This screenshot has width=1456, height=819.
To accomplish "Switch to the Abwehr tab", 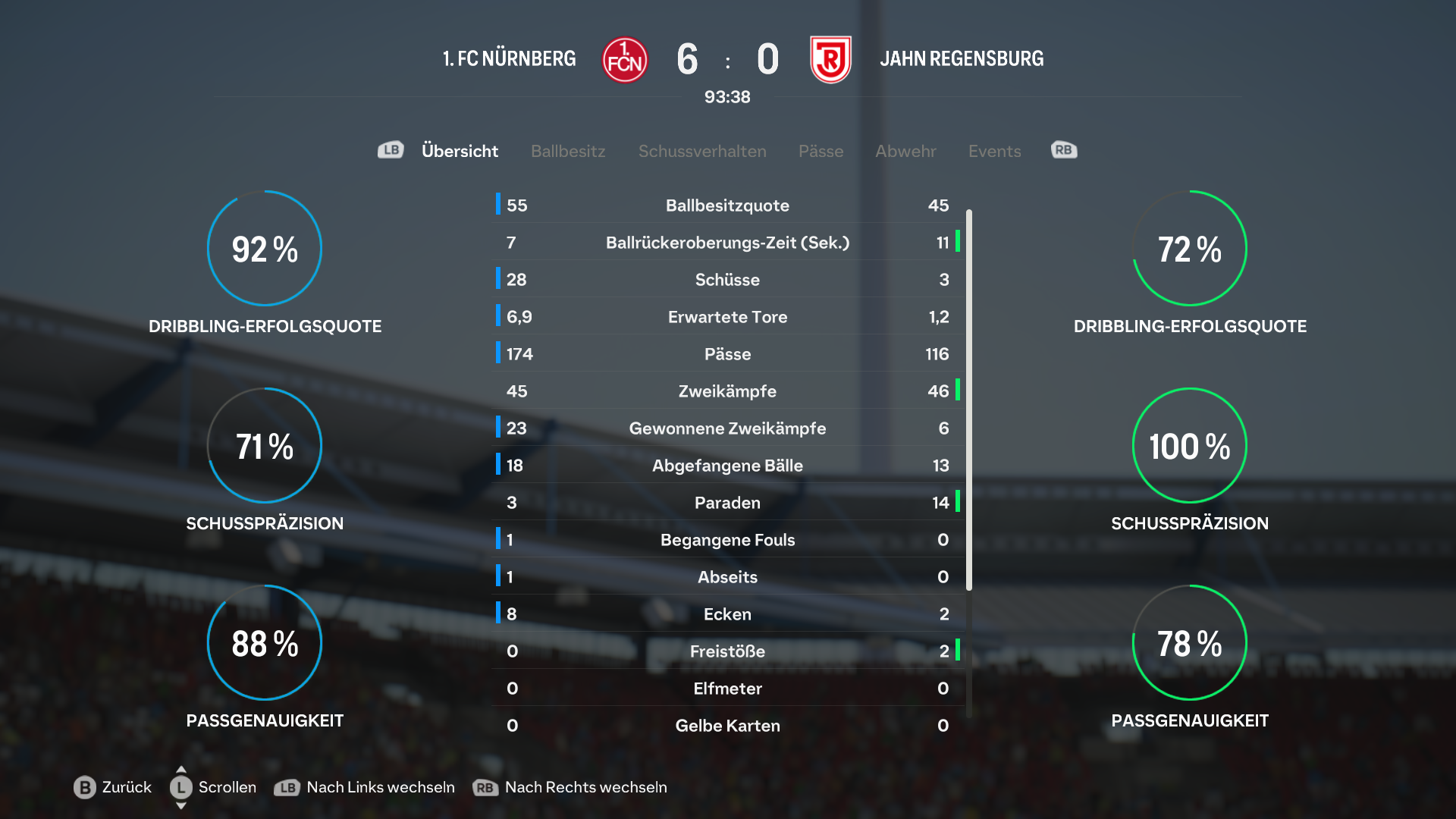I will pyautogui.click(x=905, y=151).
